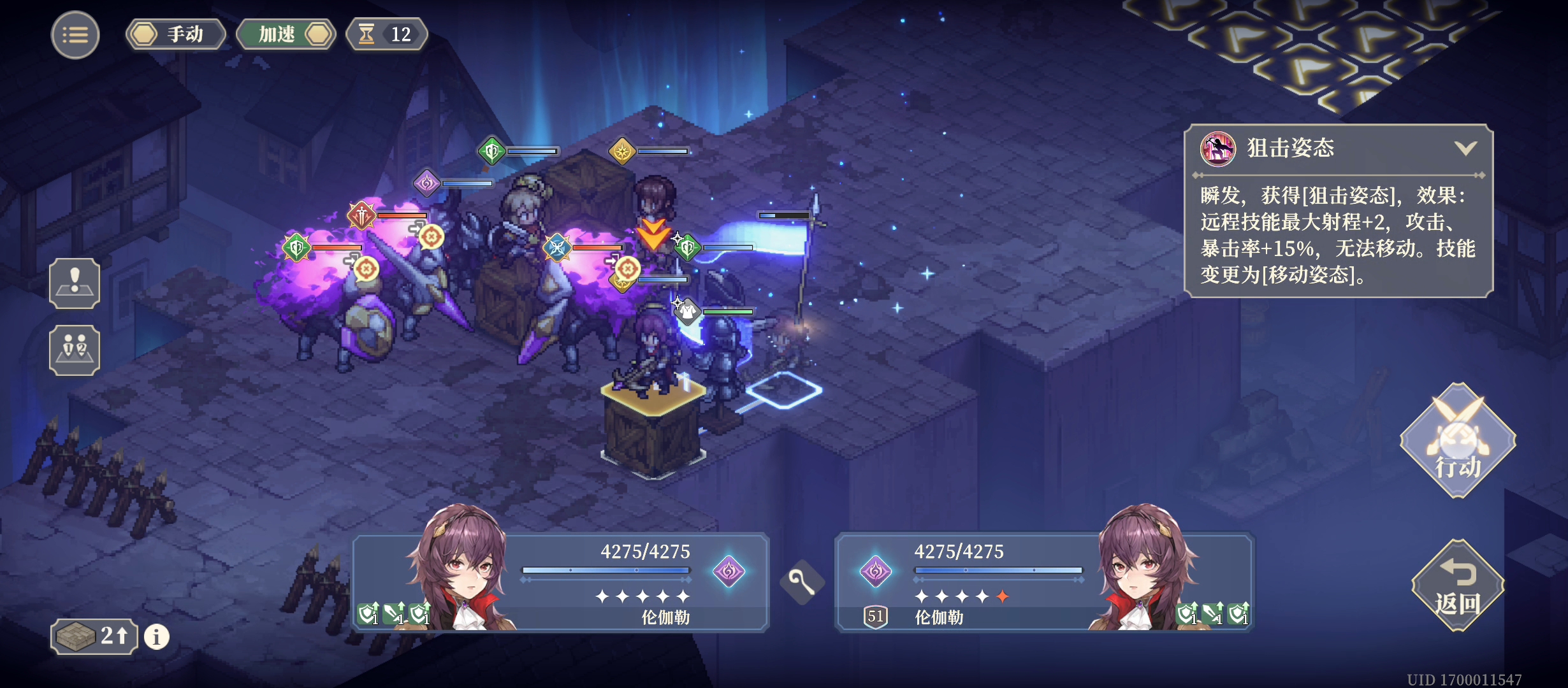The image size is (1568, 688).
Task: Open the hamburger list menu
Action: pyautogui.click(x=75, y=35)
